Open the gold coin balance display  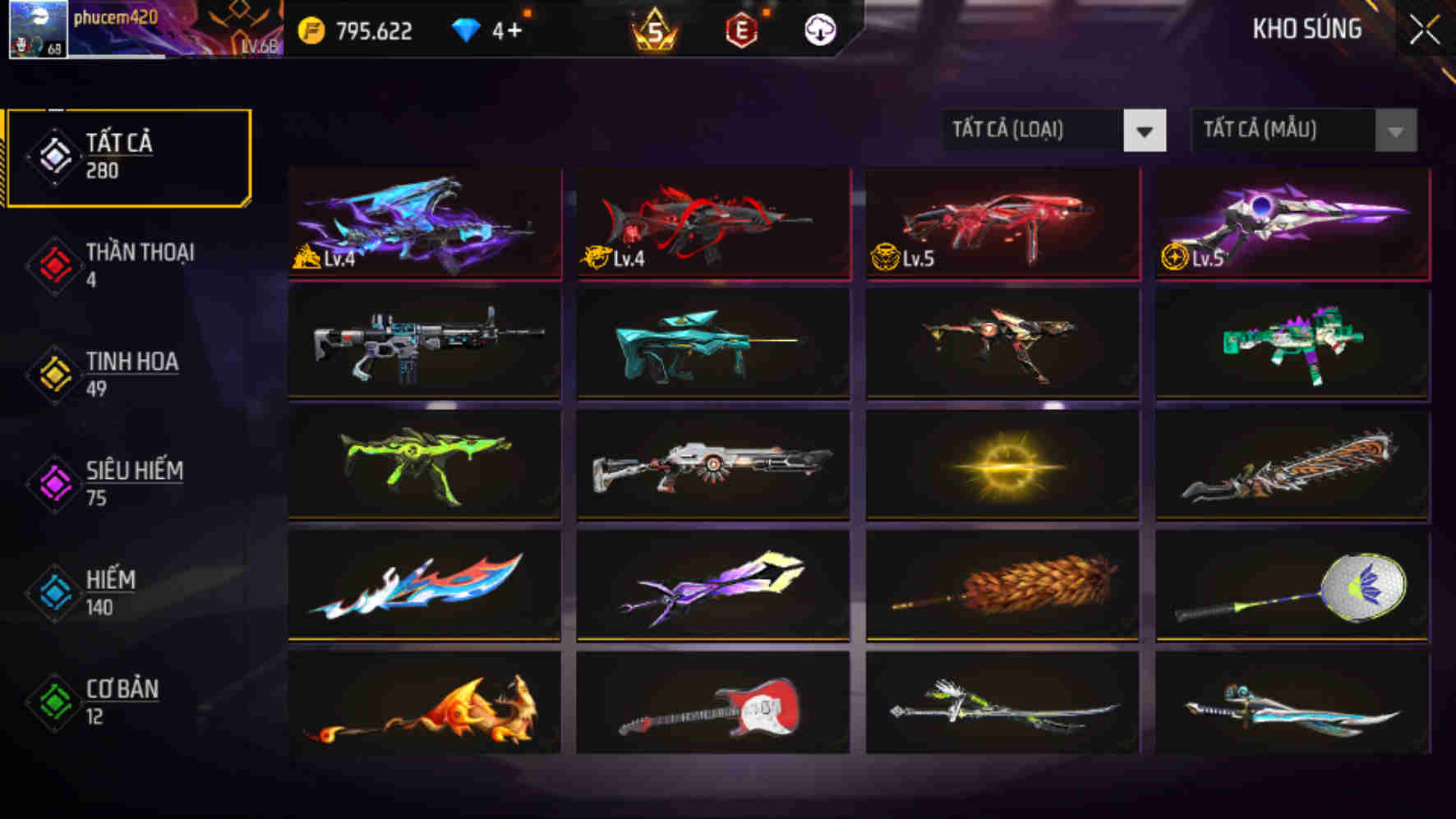coord(353,30)
